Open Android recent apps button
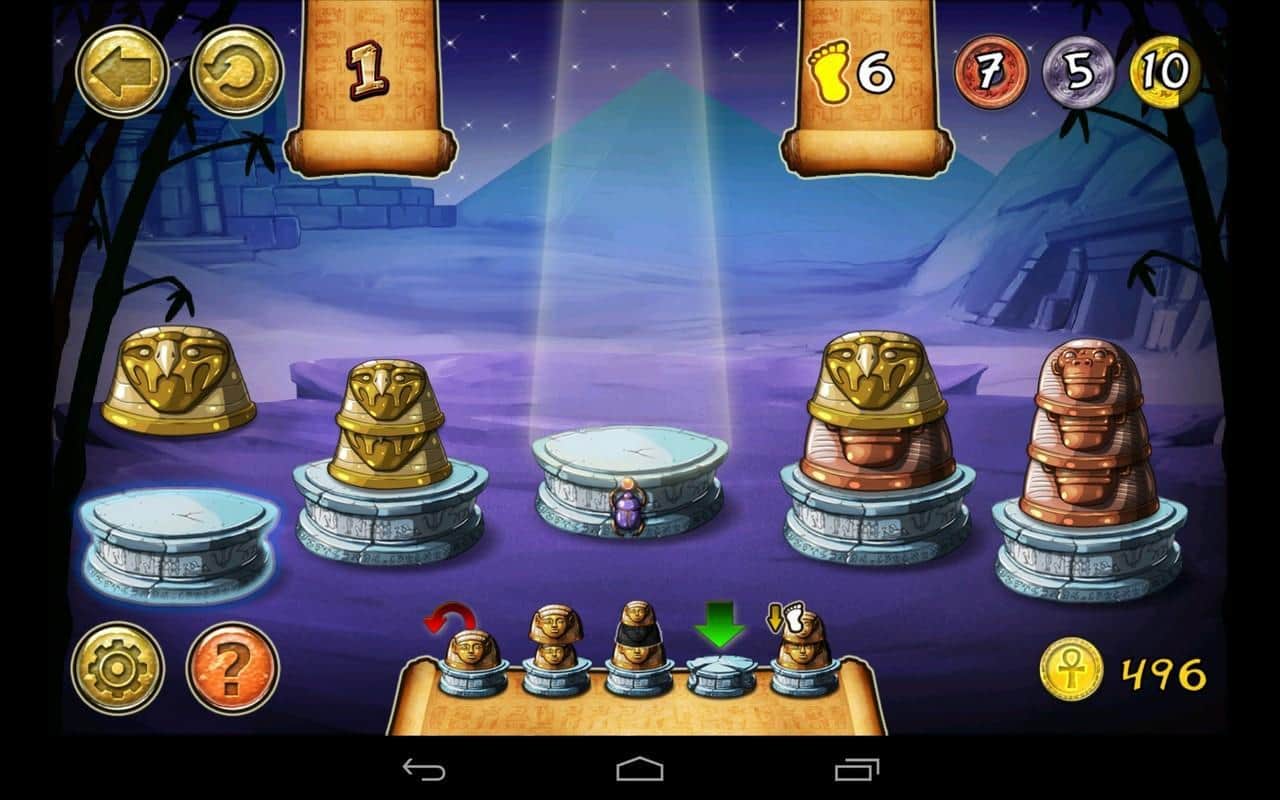Viewport: 1280px width, 800px height. [857, 768]
